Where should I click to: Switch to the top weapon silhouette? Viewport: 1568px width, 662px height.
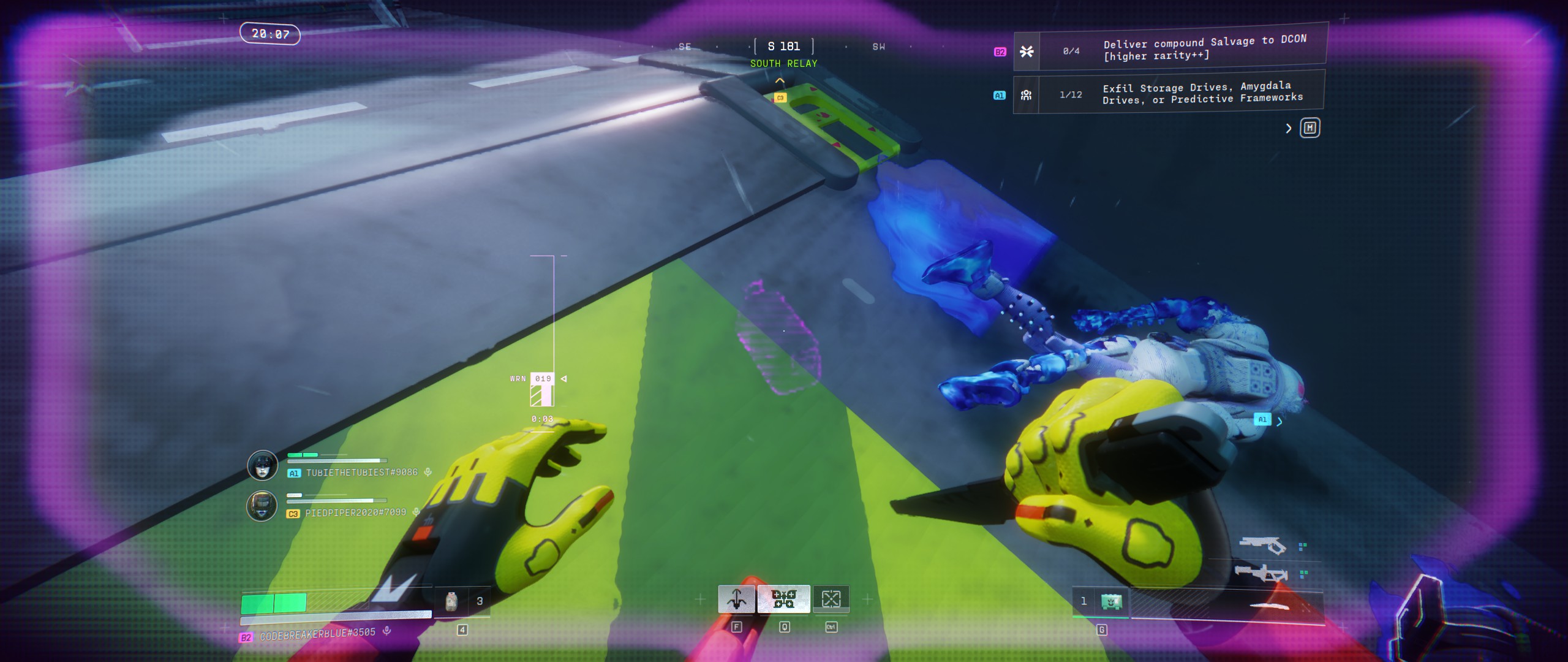1262,545
